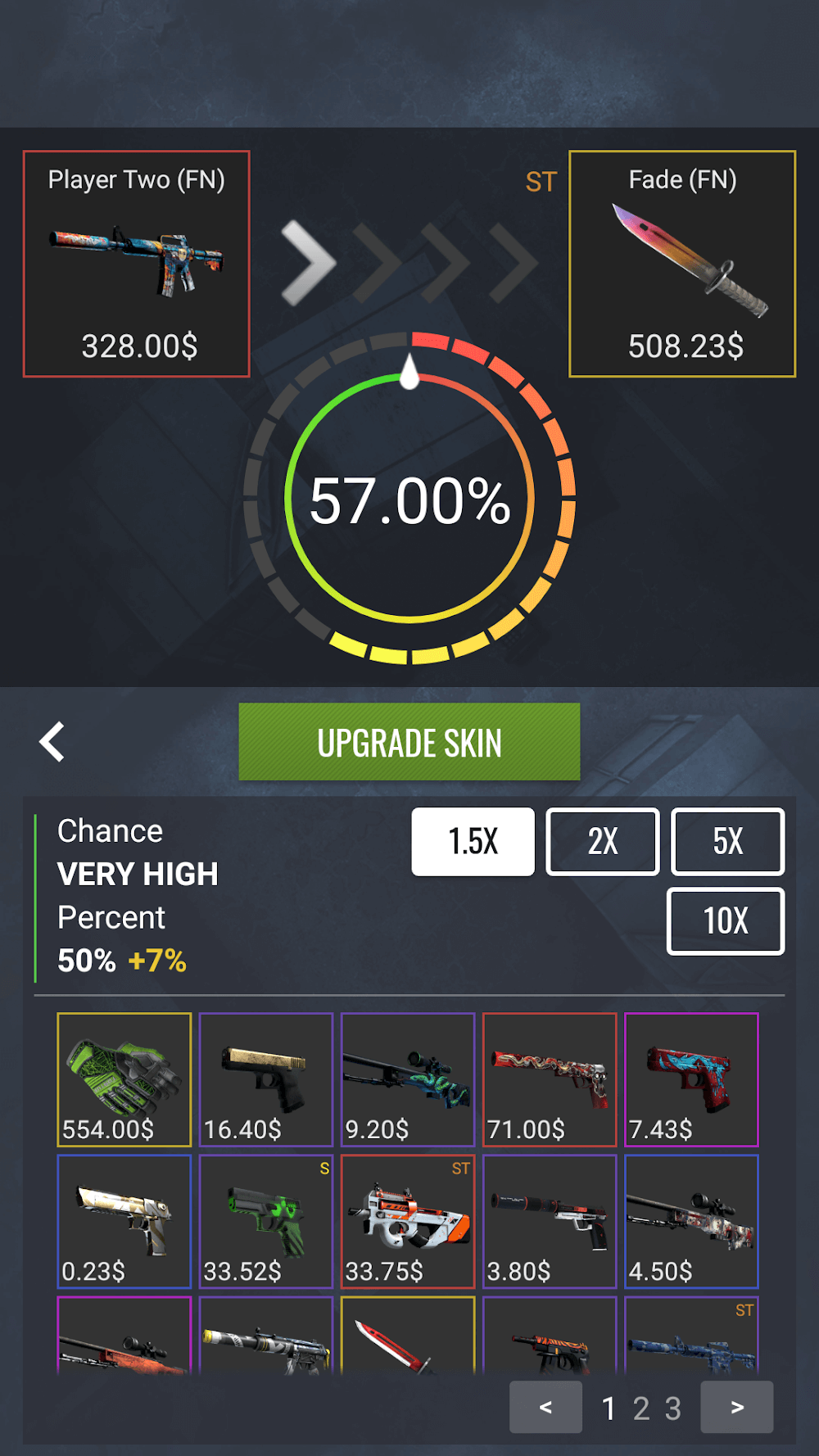Select the green gloves worth 554.00$
Viewport: 819px width, 1456px height.
(124, 1079)
